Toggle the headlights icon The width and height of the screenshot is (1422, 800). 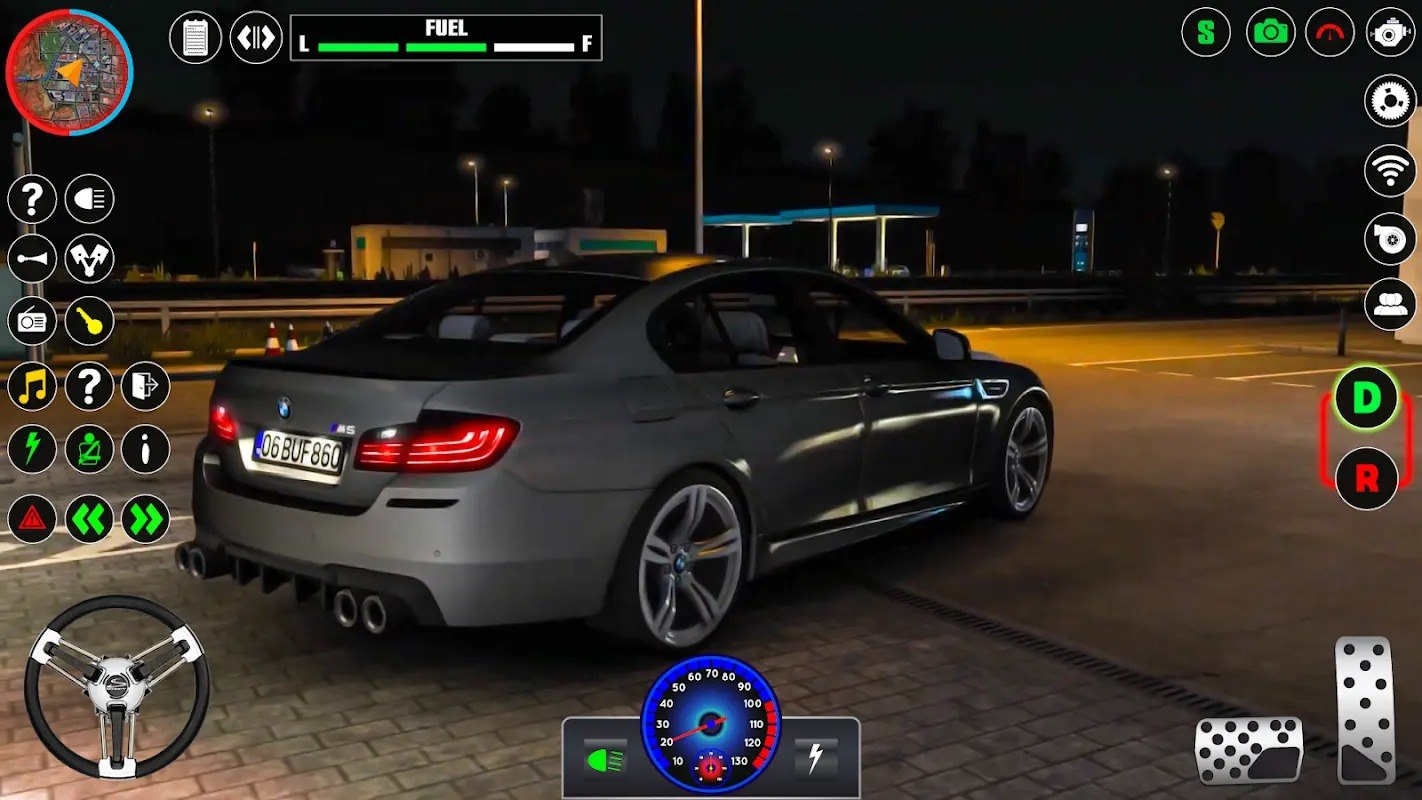90,198
